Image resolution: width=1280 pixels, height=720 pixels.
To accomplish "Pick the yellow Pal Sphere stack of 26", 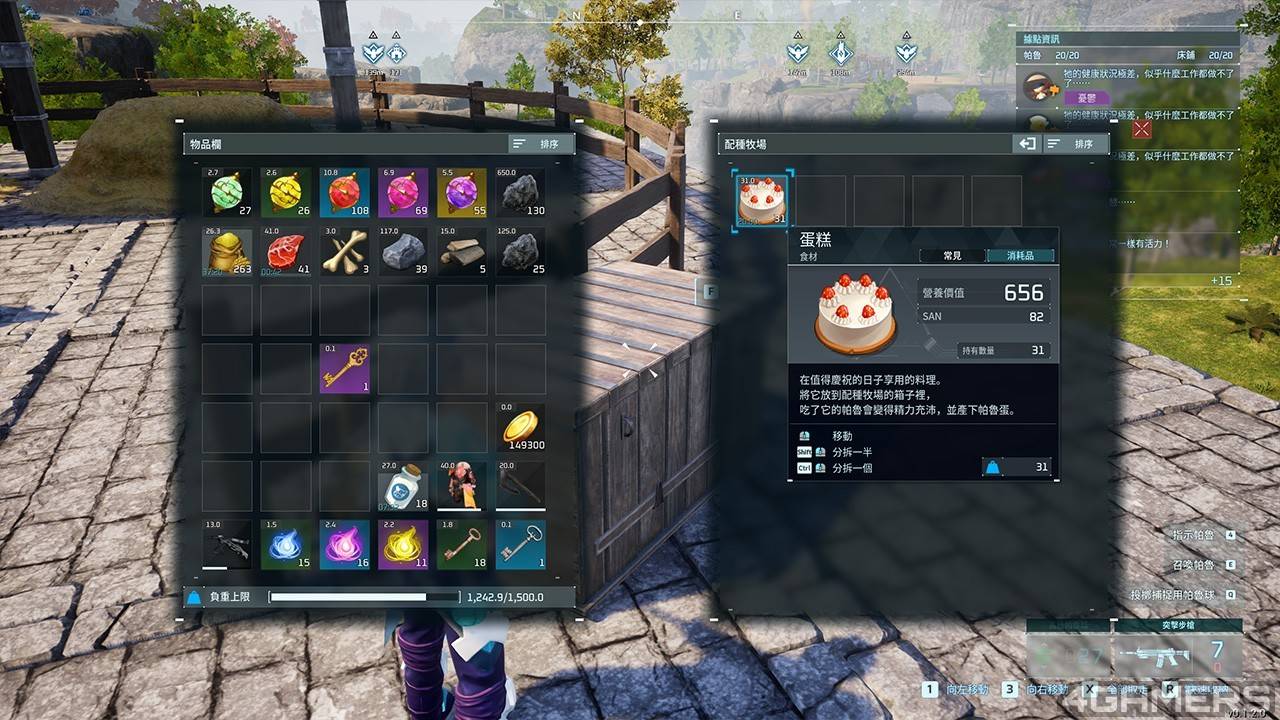I will pyautogui.click(x=286, y=193).
